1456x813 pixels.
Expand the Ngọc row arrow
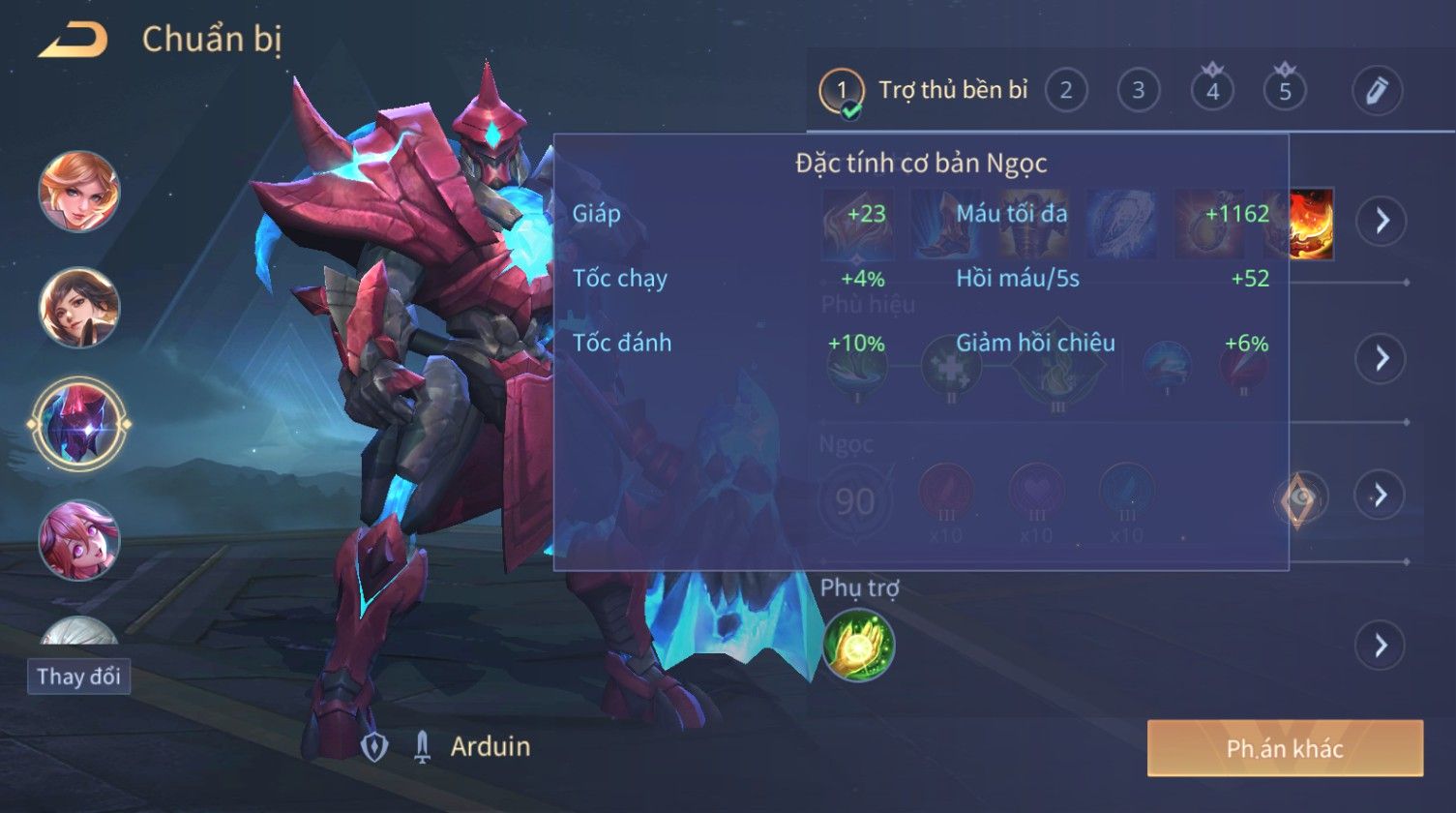tap(1381, 496)
